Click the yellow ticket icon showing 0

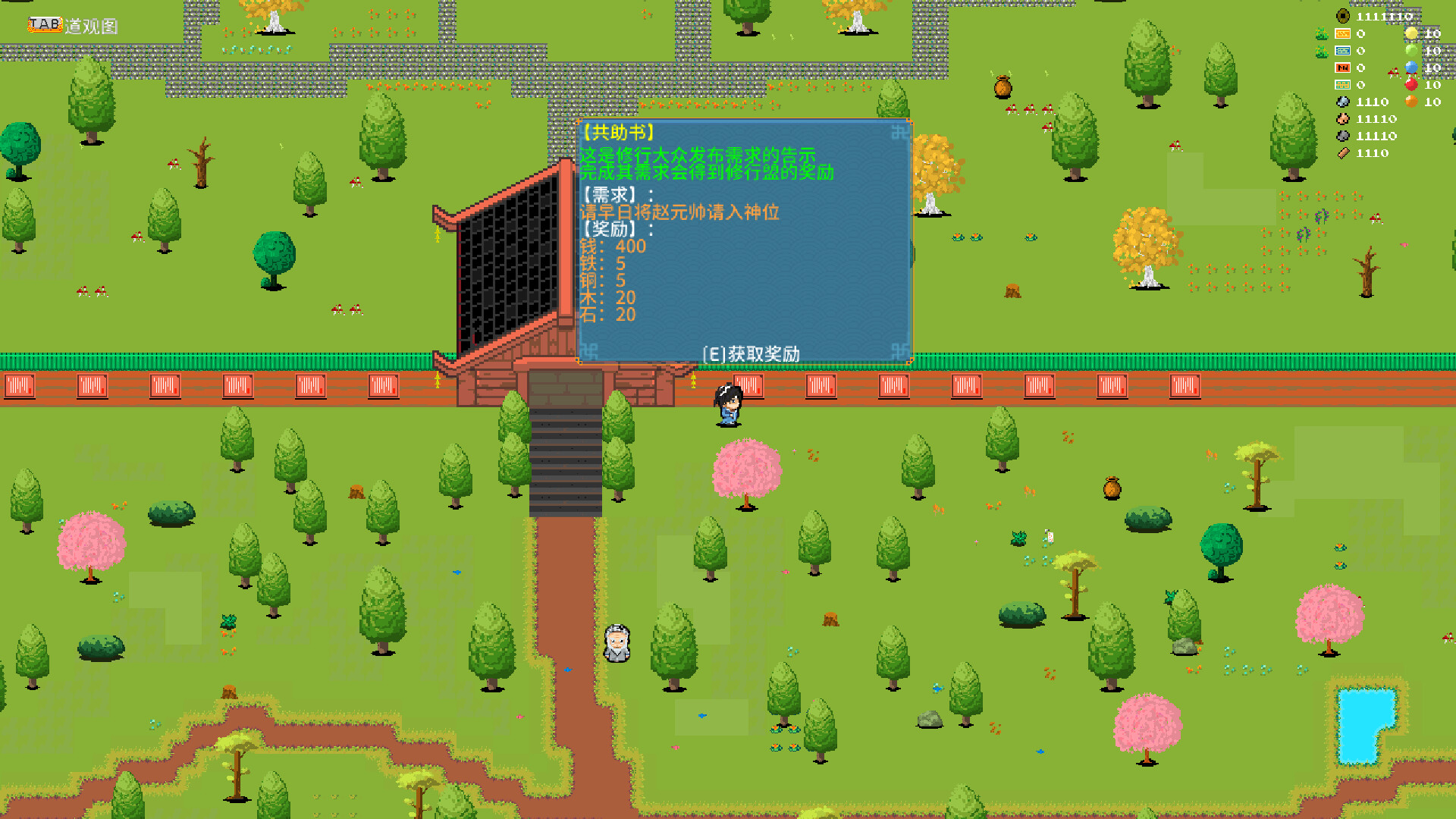1342,33
